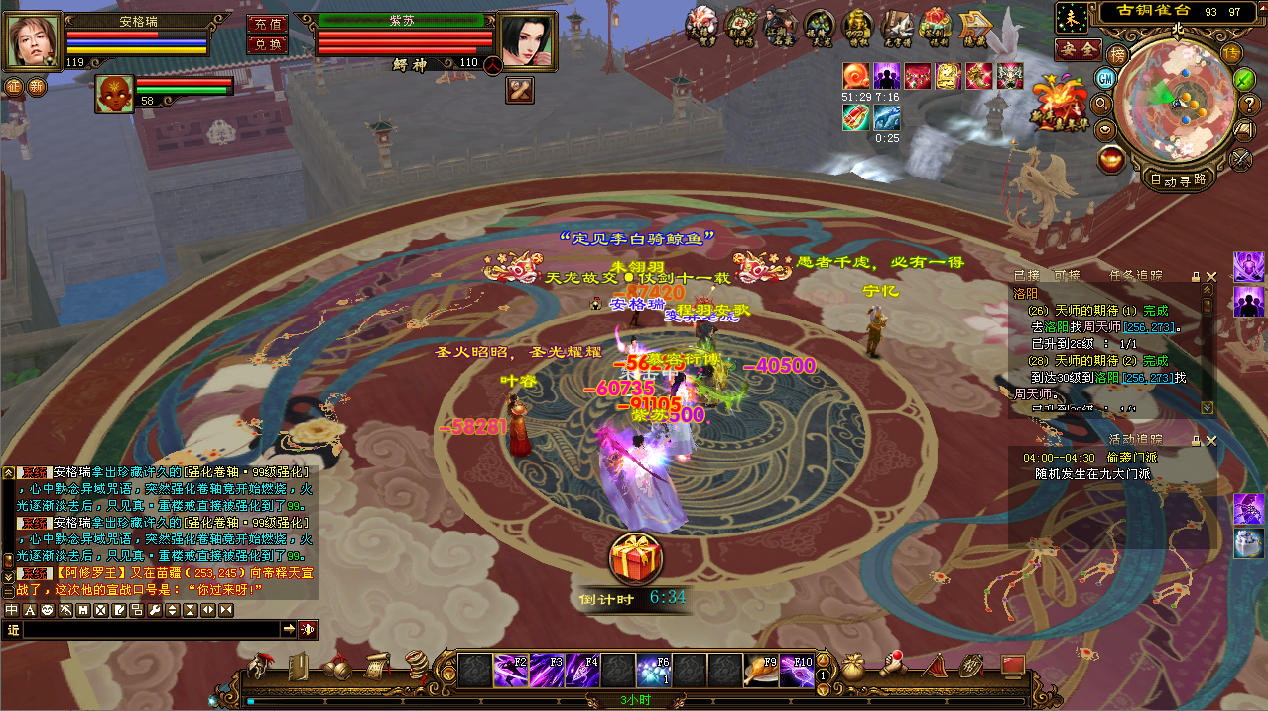
Task: Open the GM help button
Action: (x=1105, y=78)
